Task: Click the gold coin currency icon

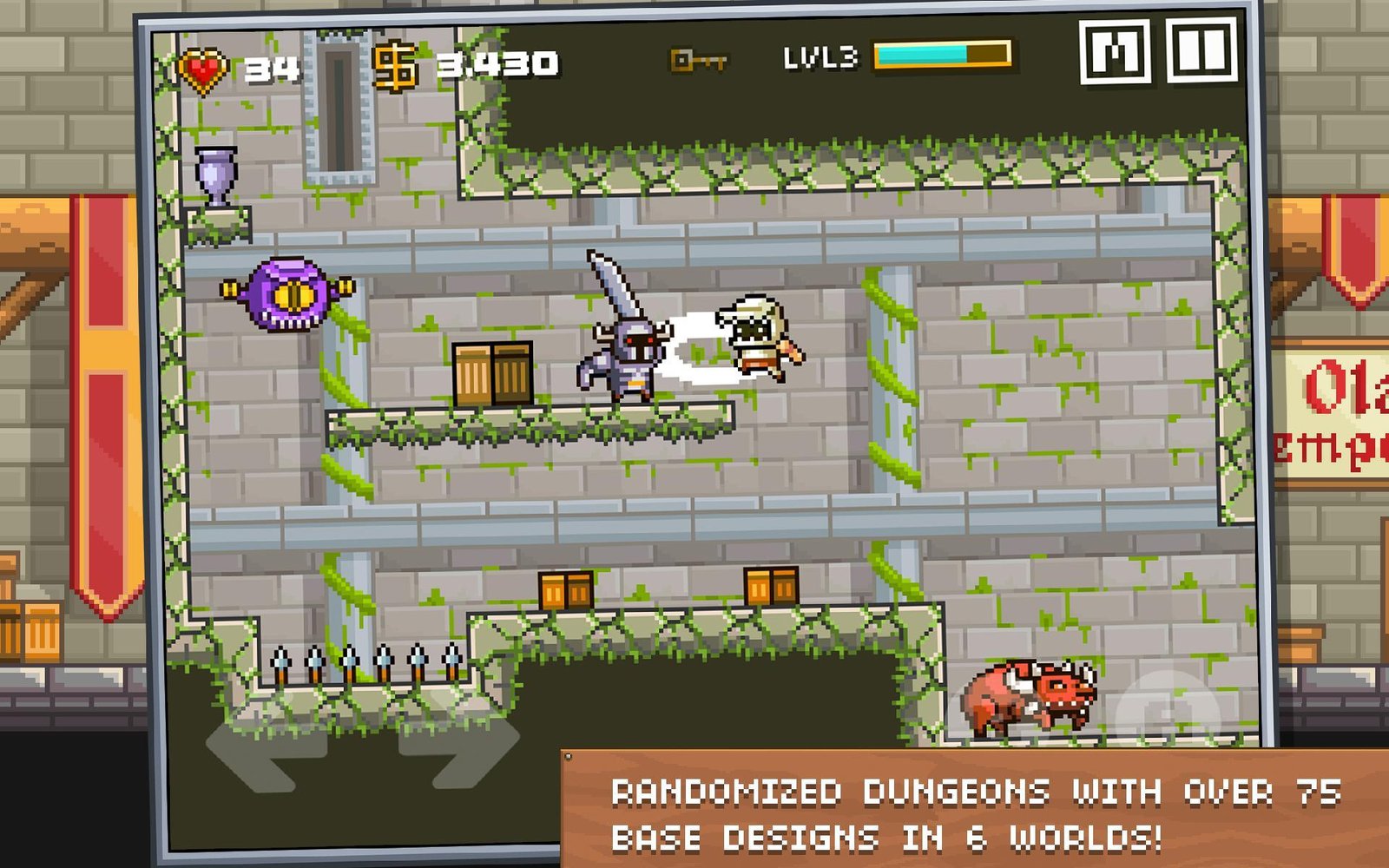Action: (395, 63)
